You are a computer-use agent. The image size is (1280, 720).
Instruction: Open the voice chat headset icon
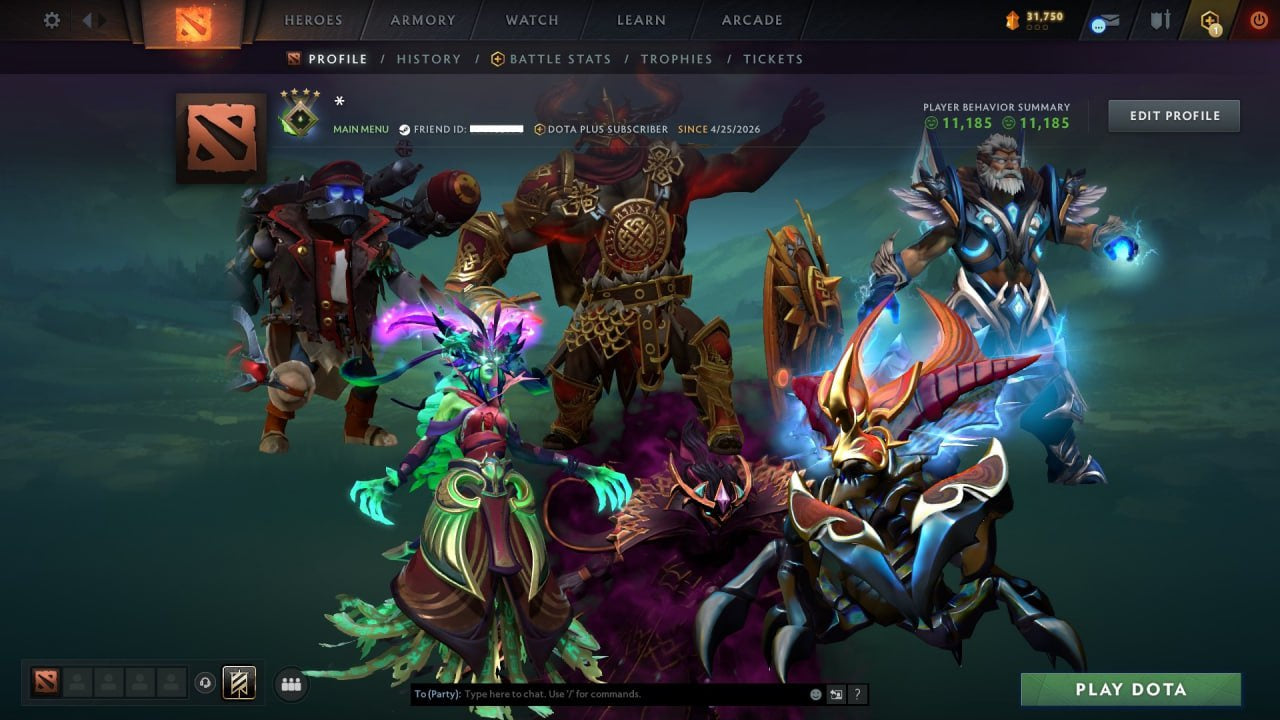coord(206,683)
